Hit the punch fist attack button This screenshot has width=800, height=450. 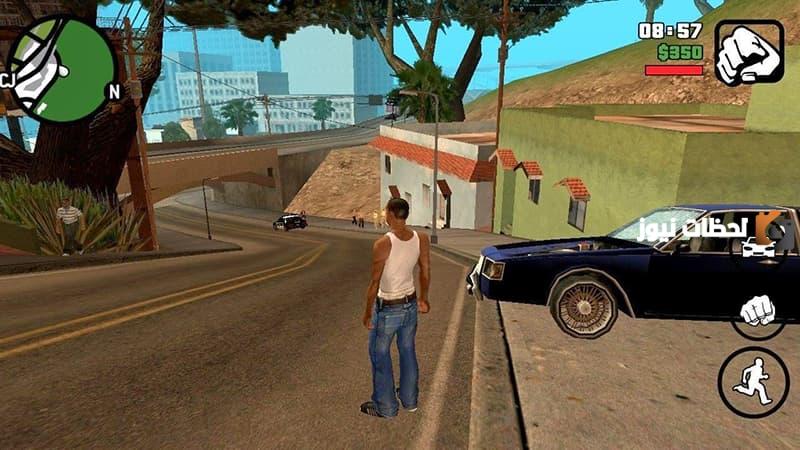click(759, 311)
